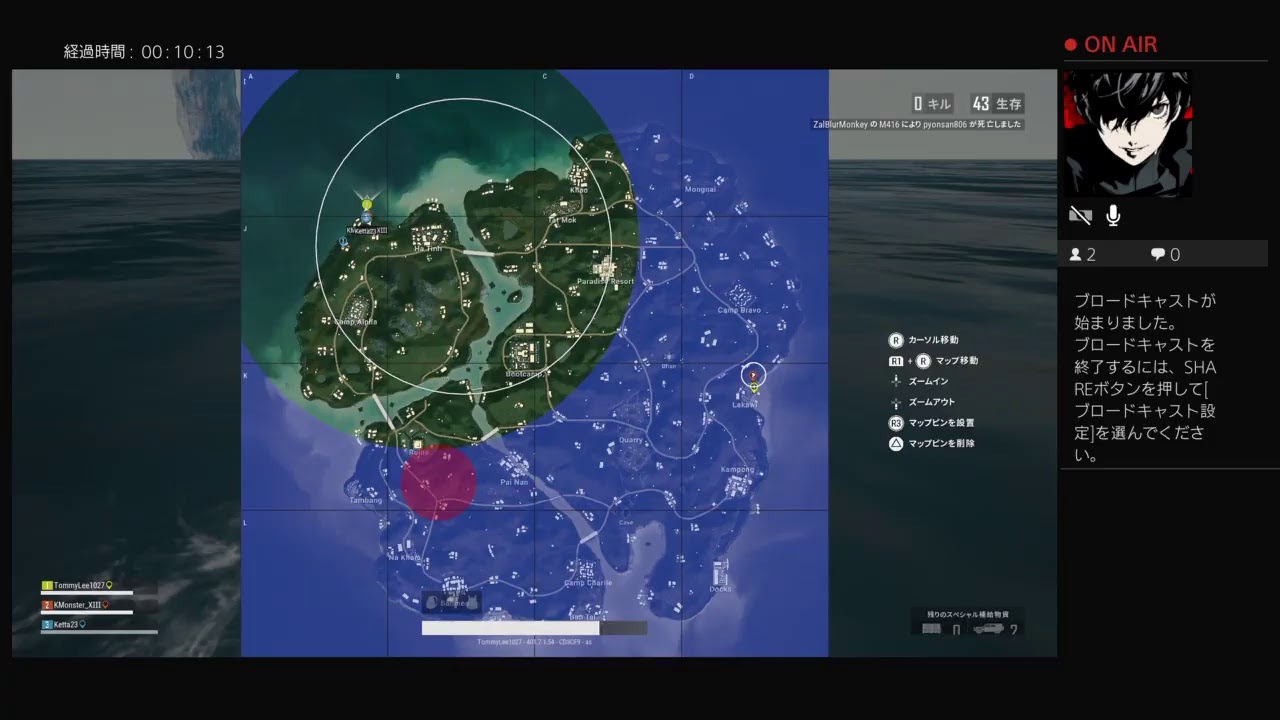Click the special supply vehicle icon

[x=988, y=627]
